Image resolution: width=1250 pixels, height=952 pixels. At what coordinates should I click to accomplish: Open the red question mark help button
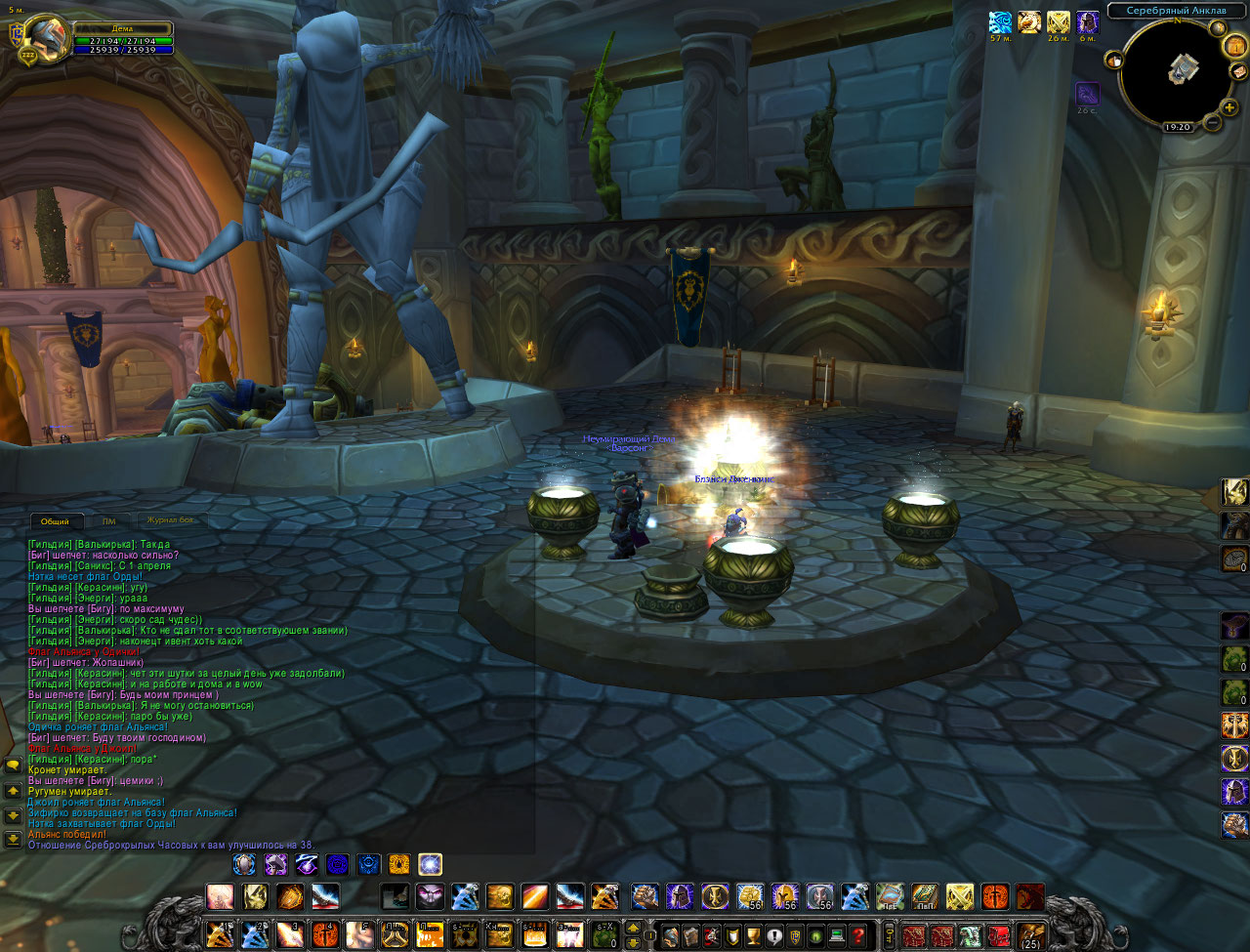pos(858,935)
